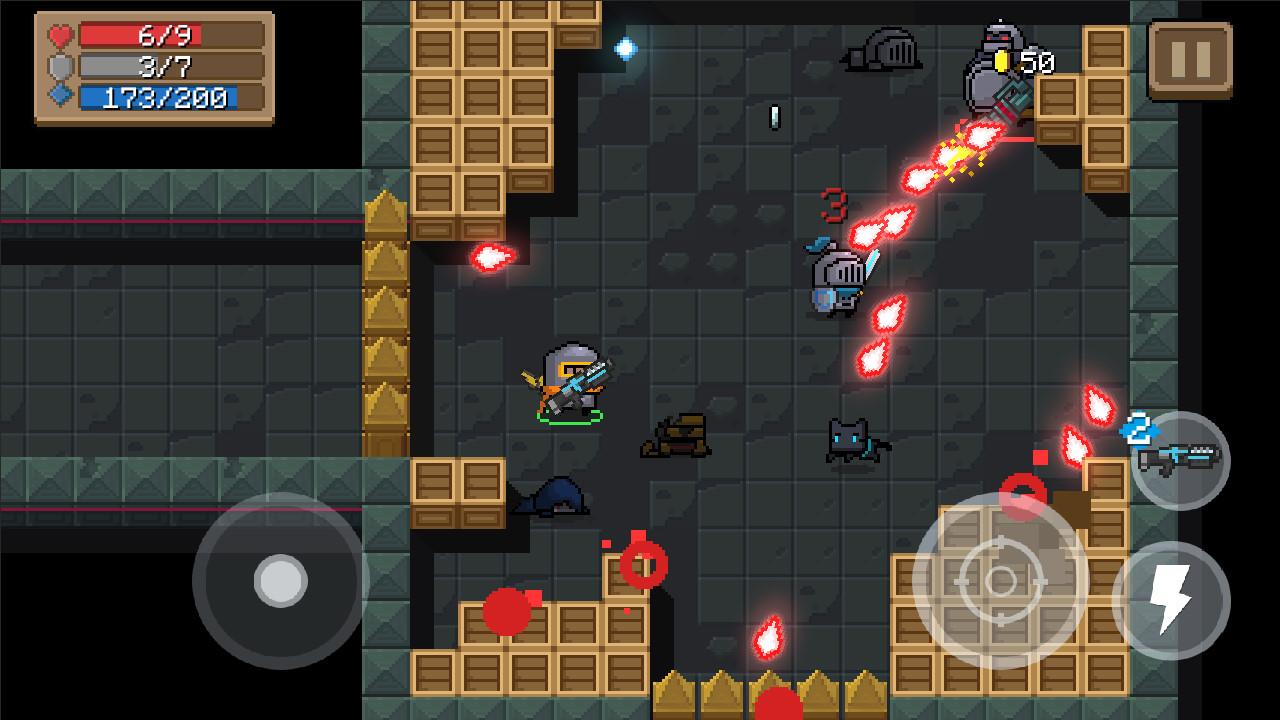
Task: Activate the turret enemy at top right
Action: tap(990, 70)
